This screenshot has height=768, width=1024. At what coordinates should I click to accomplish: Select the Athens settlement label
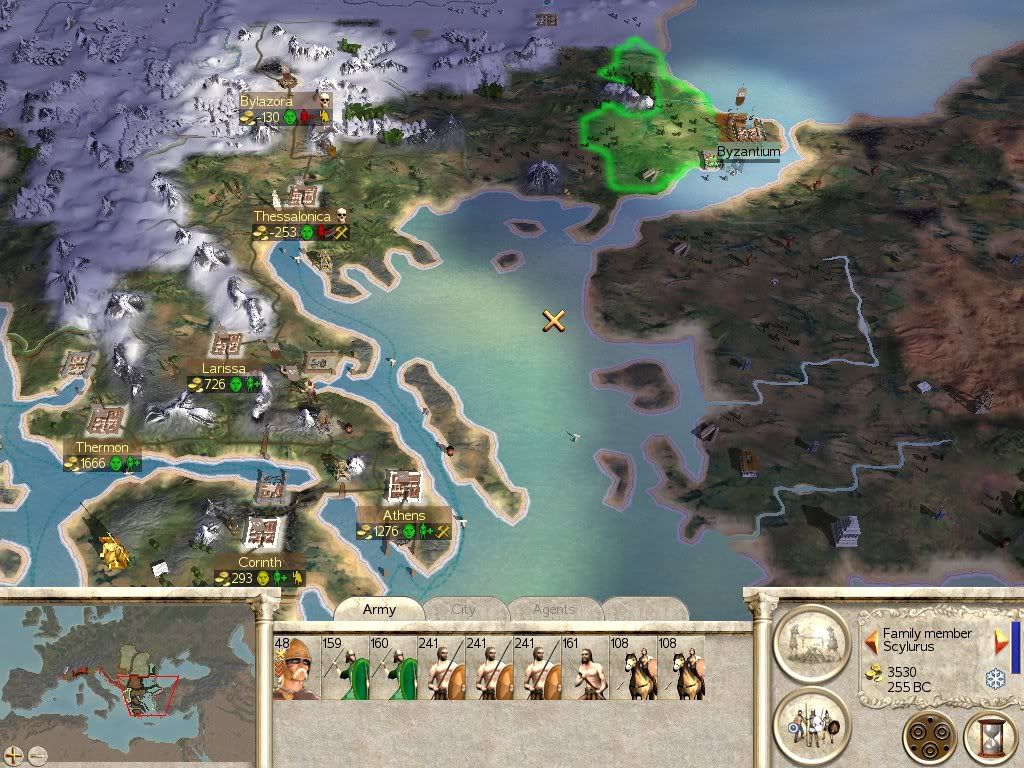click(404, 516)
